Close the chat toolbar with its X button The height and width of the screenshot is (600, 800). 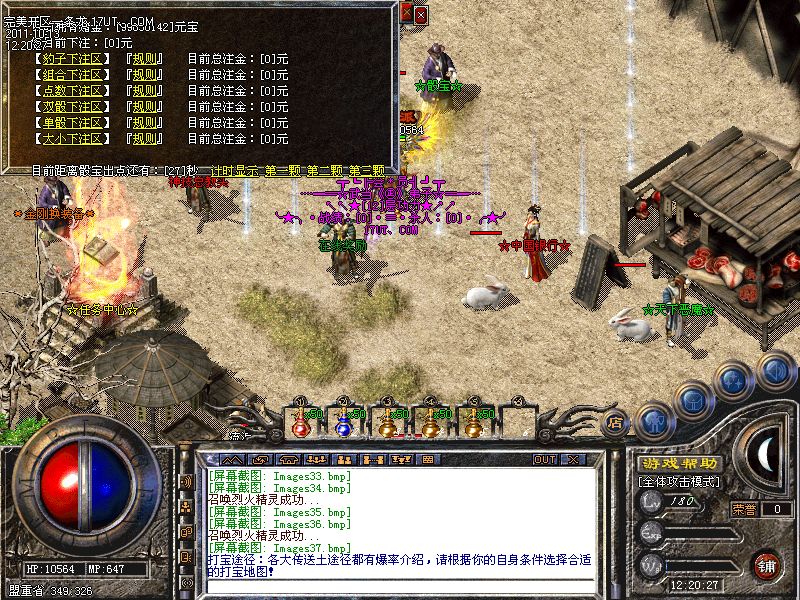pos(573,459)
